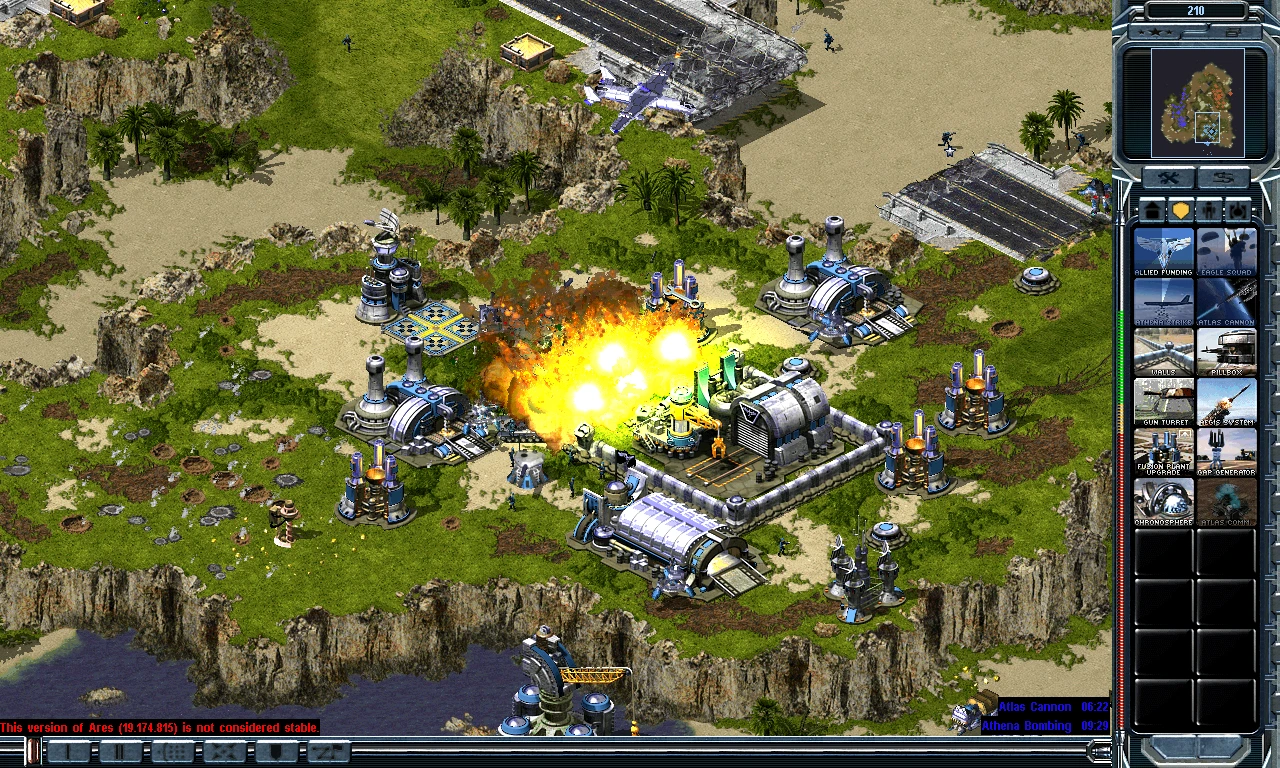The image size is (1280, 768).
Task: Switch to the infantry build tab
Action: (x=1210, y=211)
